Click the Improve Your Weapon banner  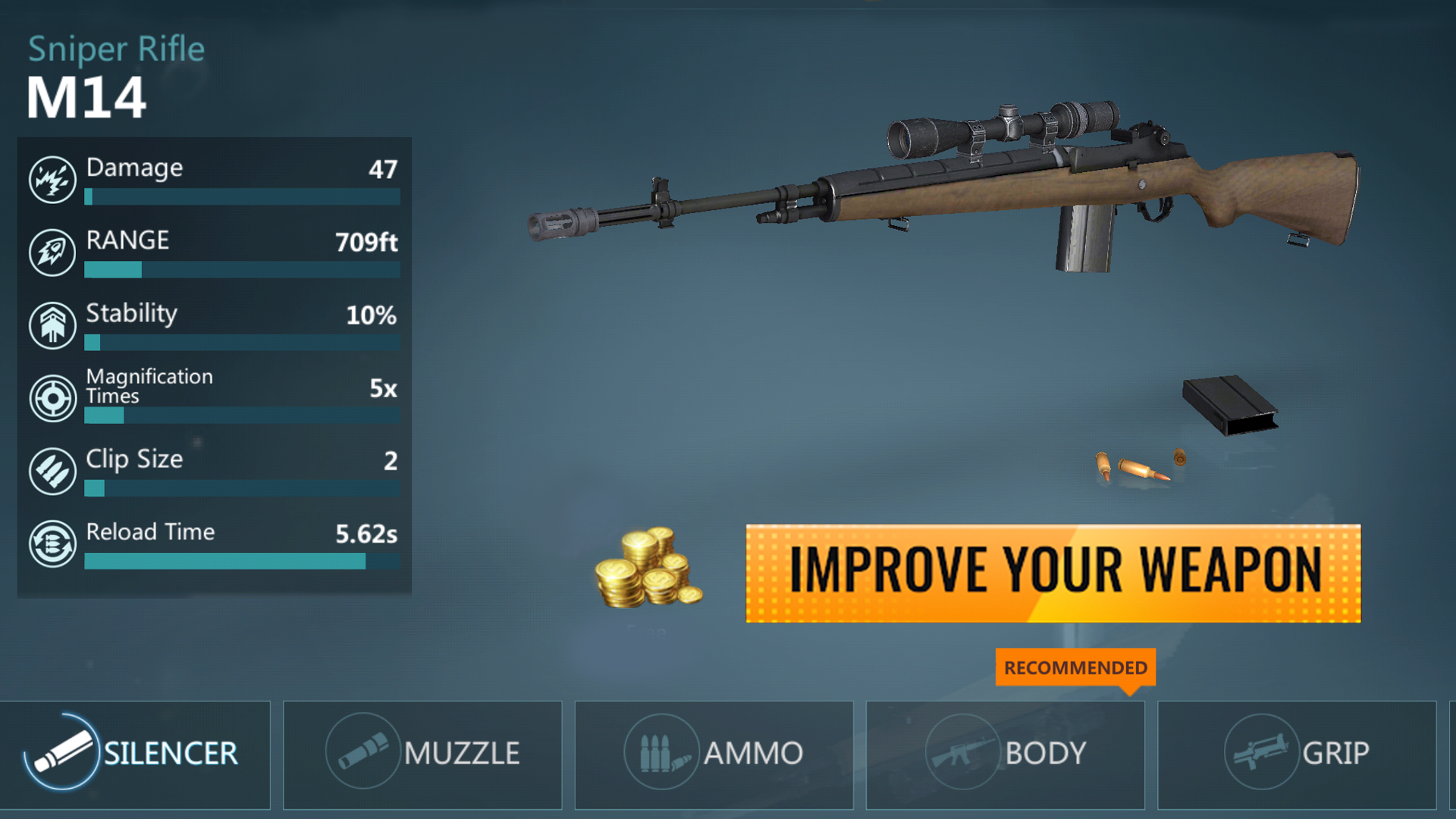(x=1054, y=570)
